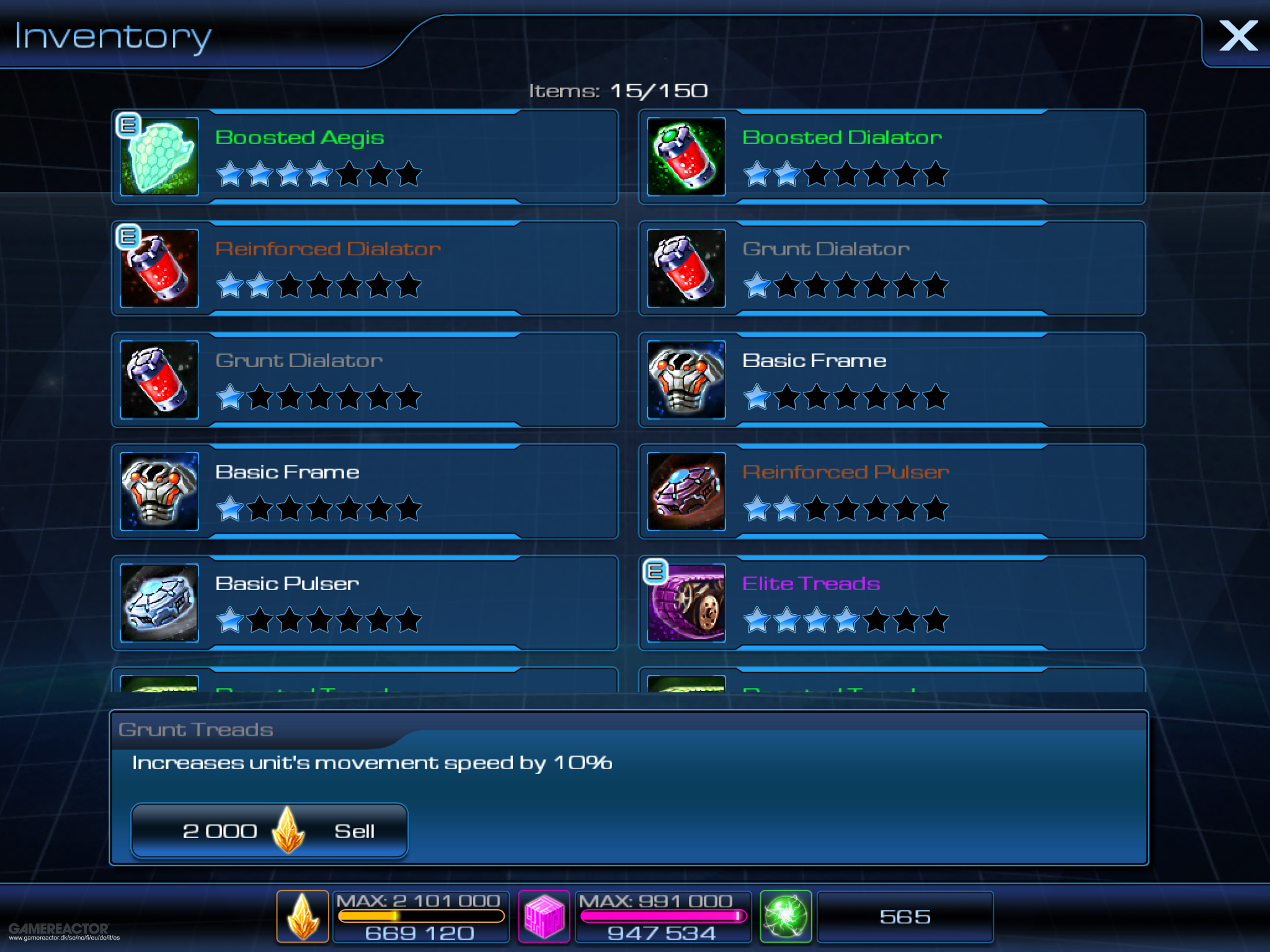Click the fourth star on Boosted Aegis
This screenshot has width=1270, height=952.
[321, 175]
